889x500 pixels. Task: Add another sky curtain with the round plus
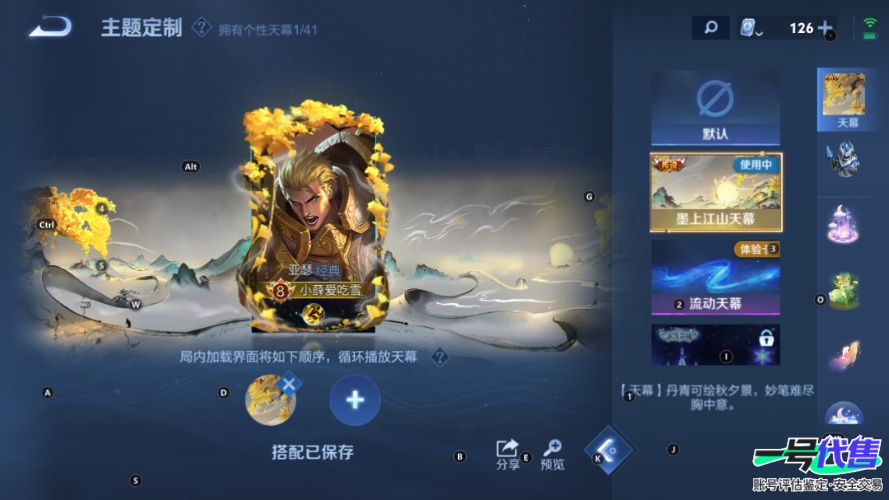pos(355,400)
